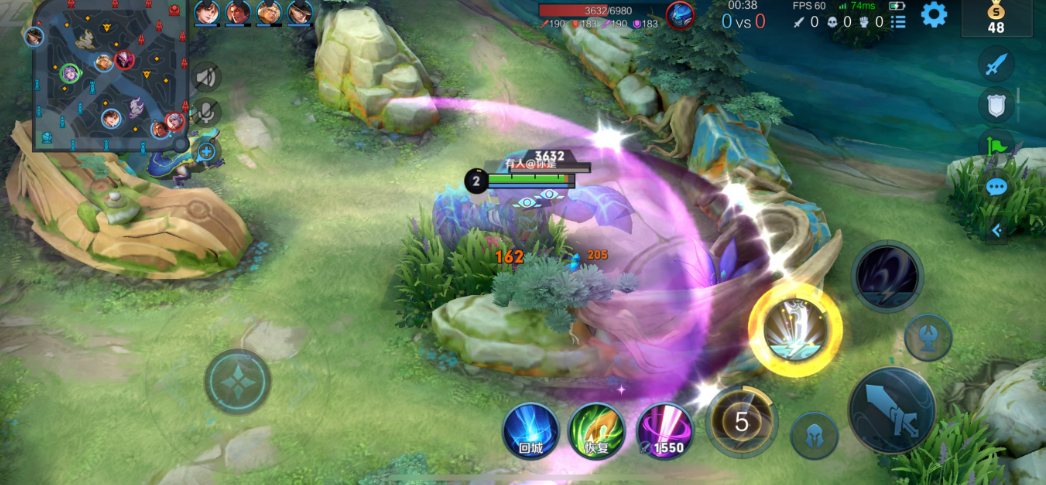Open the scoreboard list icon
Screen dimensions: 1046x485
click(898, 21)
